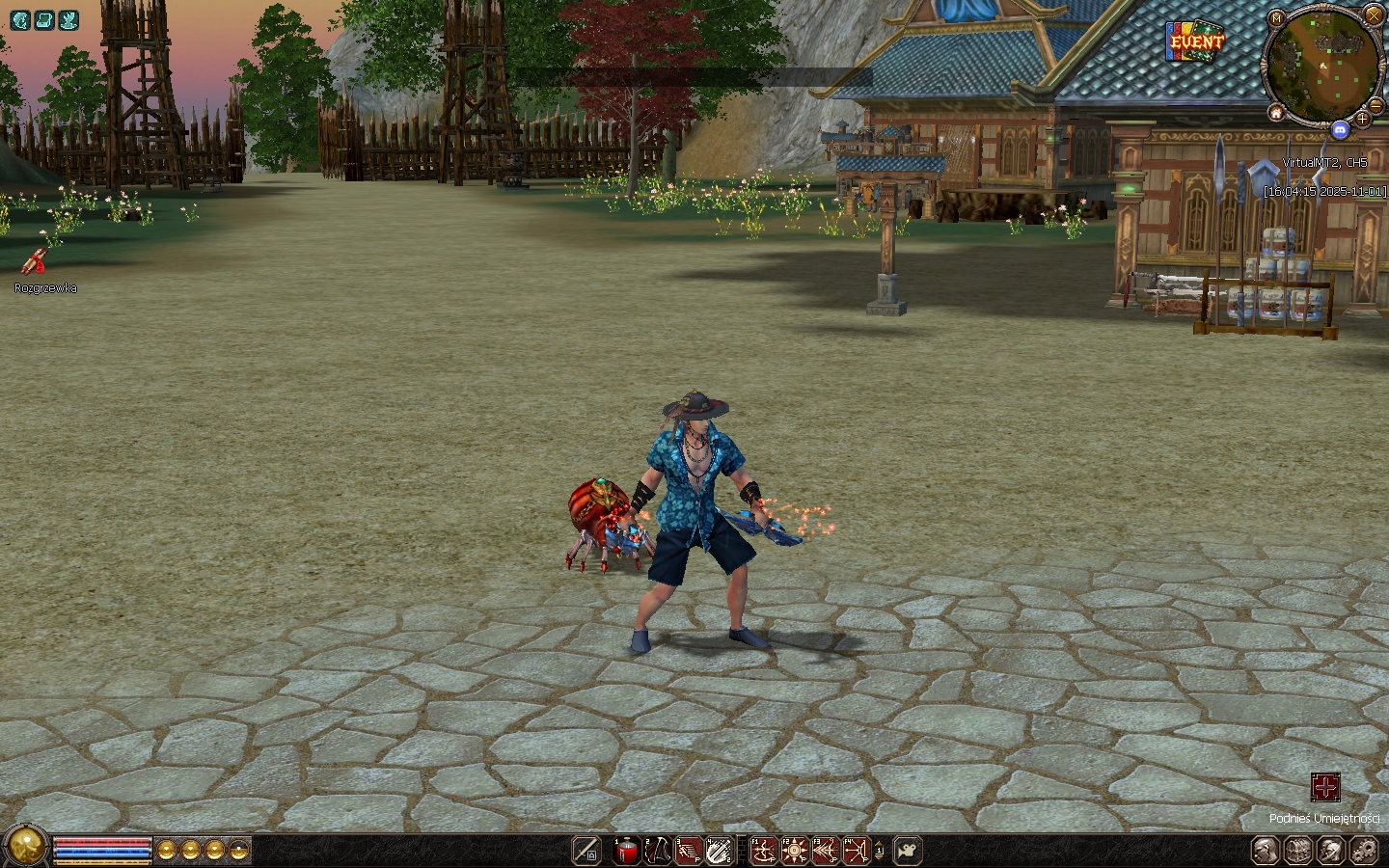Click the Rozgrzewka scroll icon
Screen dimensions: 1389x868
pyautogui.click(x=36, y=261)
